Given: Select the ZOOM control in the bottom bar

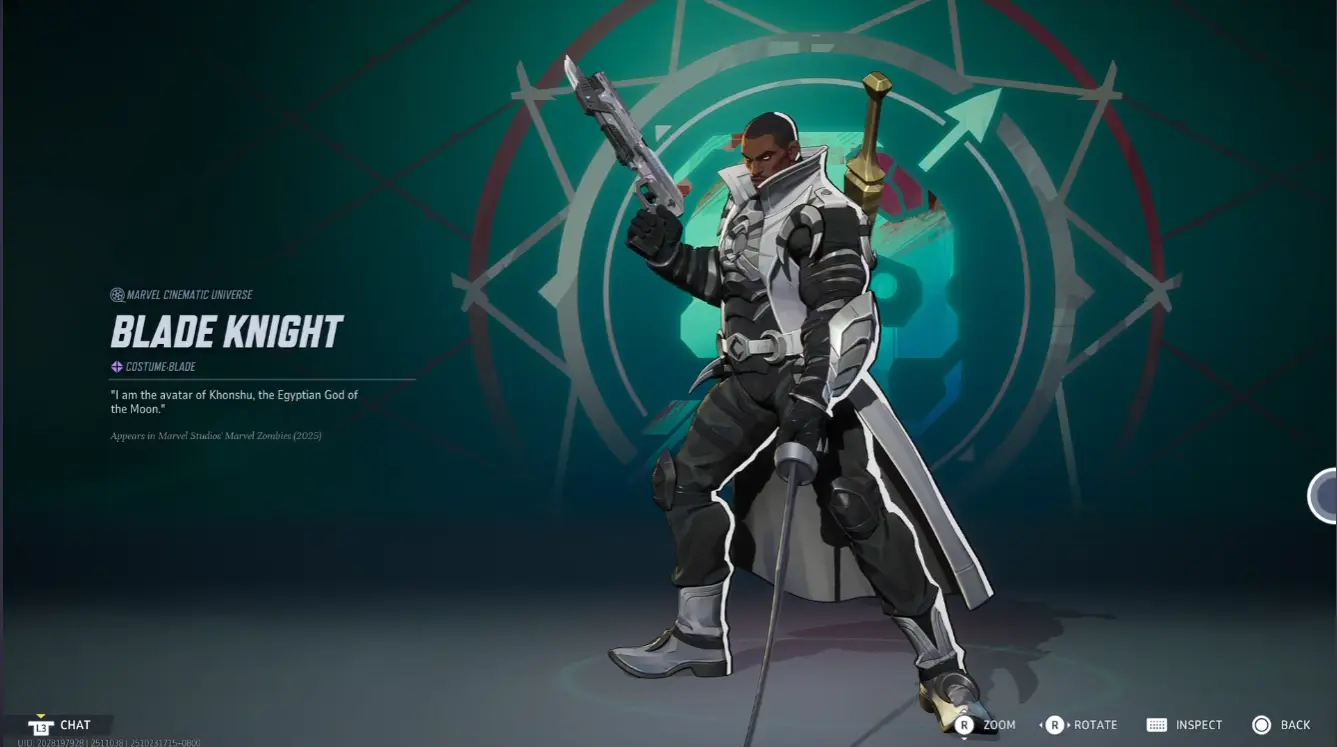Looking at the screenshot, I should pos(999,724).
